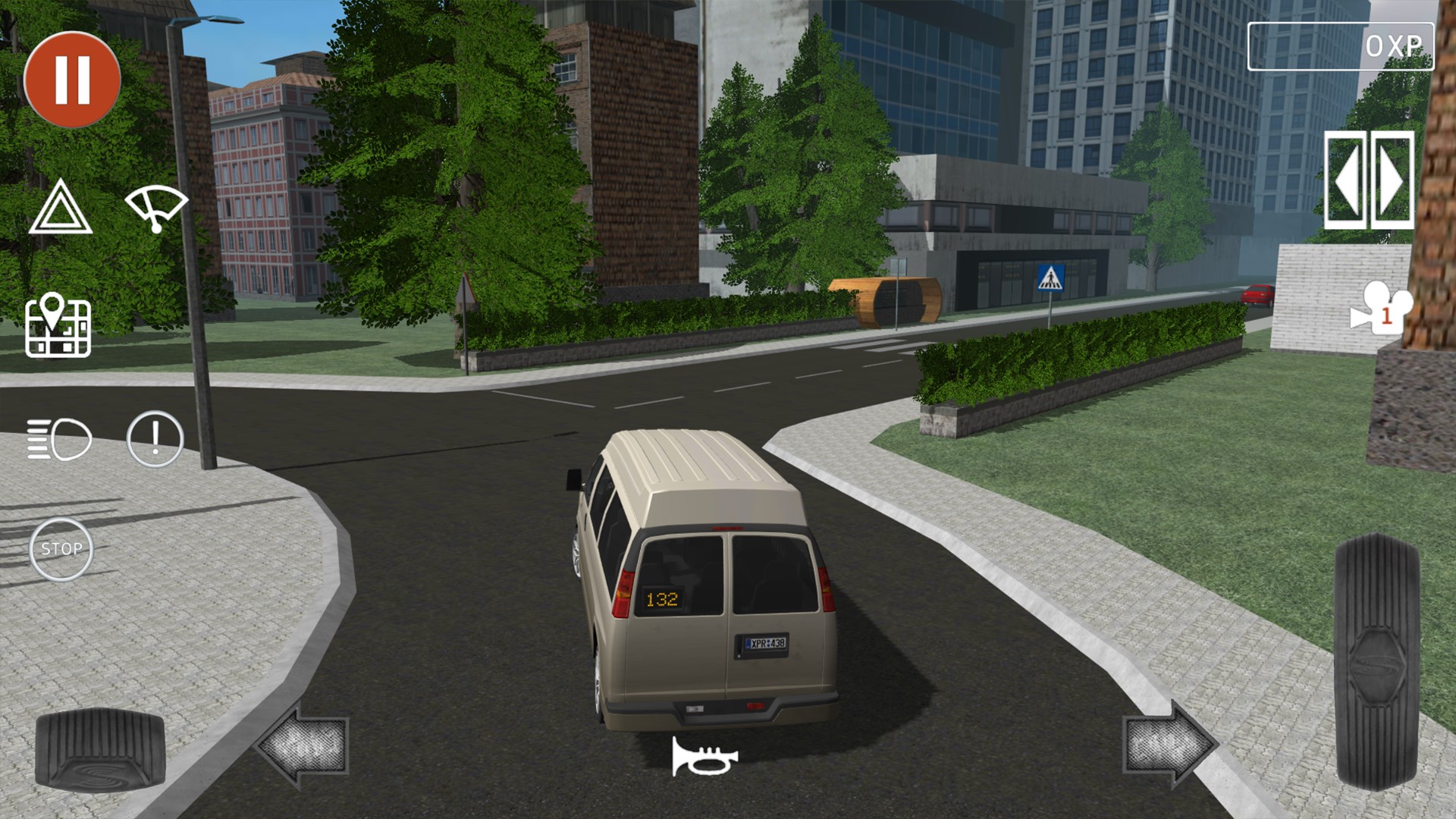The width and height of the screenshot is (1456, 819).
Task: Open the route map
Action: [x=59, y=326]
